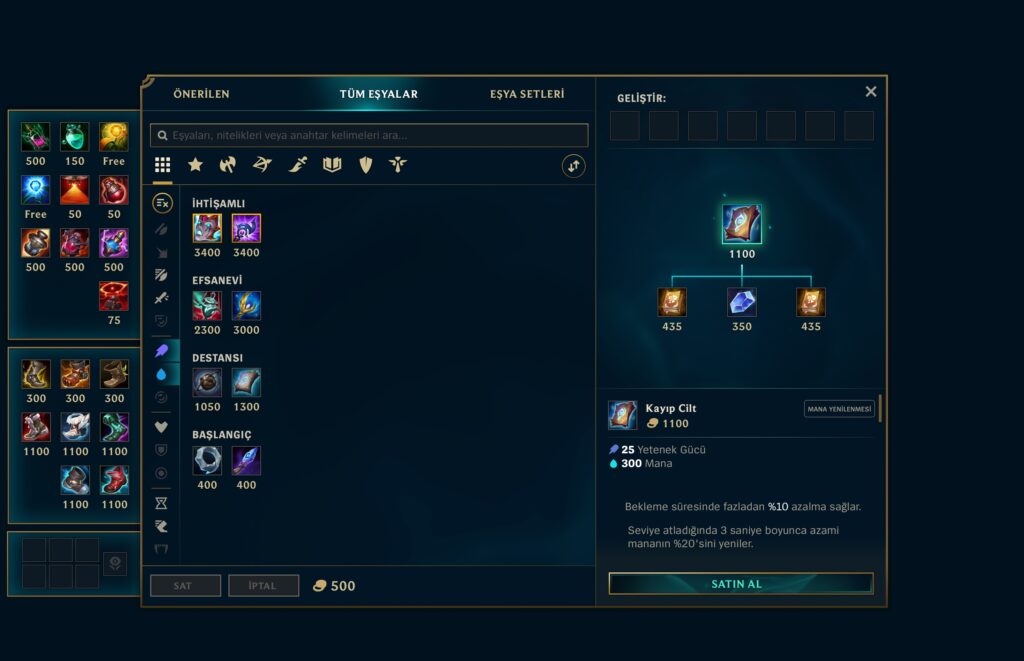Toggle the item sort order button
1024x661 pixels.
tap(574, 166)
